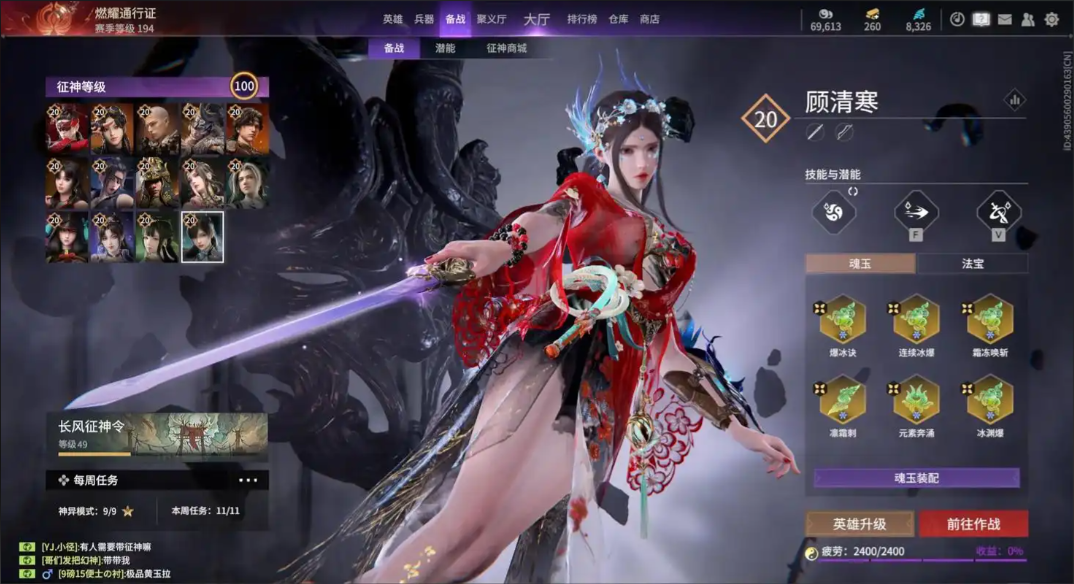Switch to the 征神商城 sub-tab
Viewport: 1074px width, 584px height.
(506, 48)
